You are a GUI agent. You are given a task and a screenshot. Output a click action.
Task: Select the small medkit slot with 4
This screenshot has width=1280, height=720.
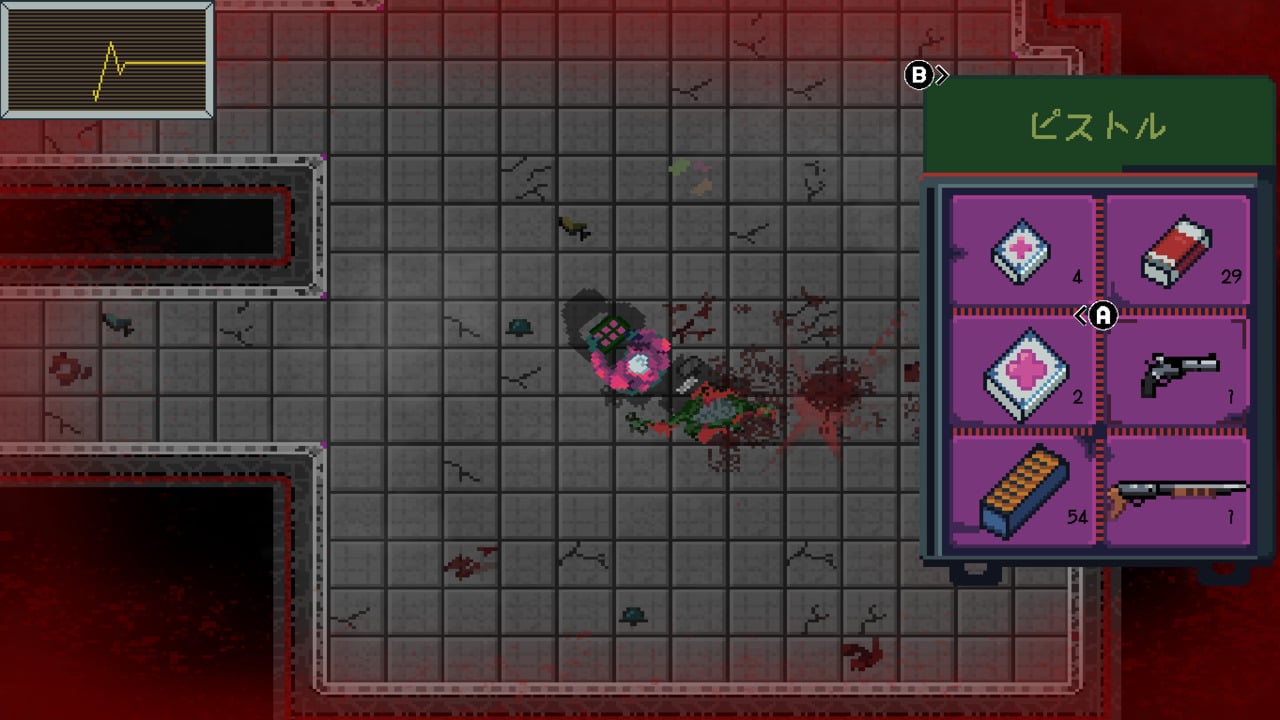point(1022,250)
